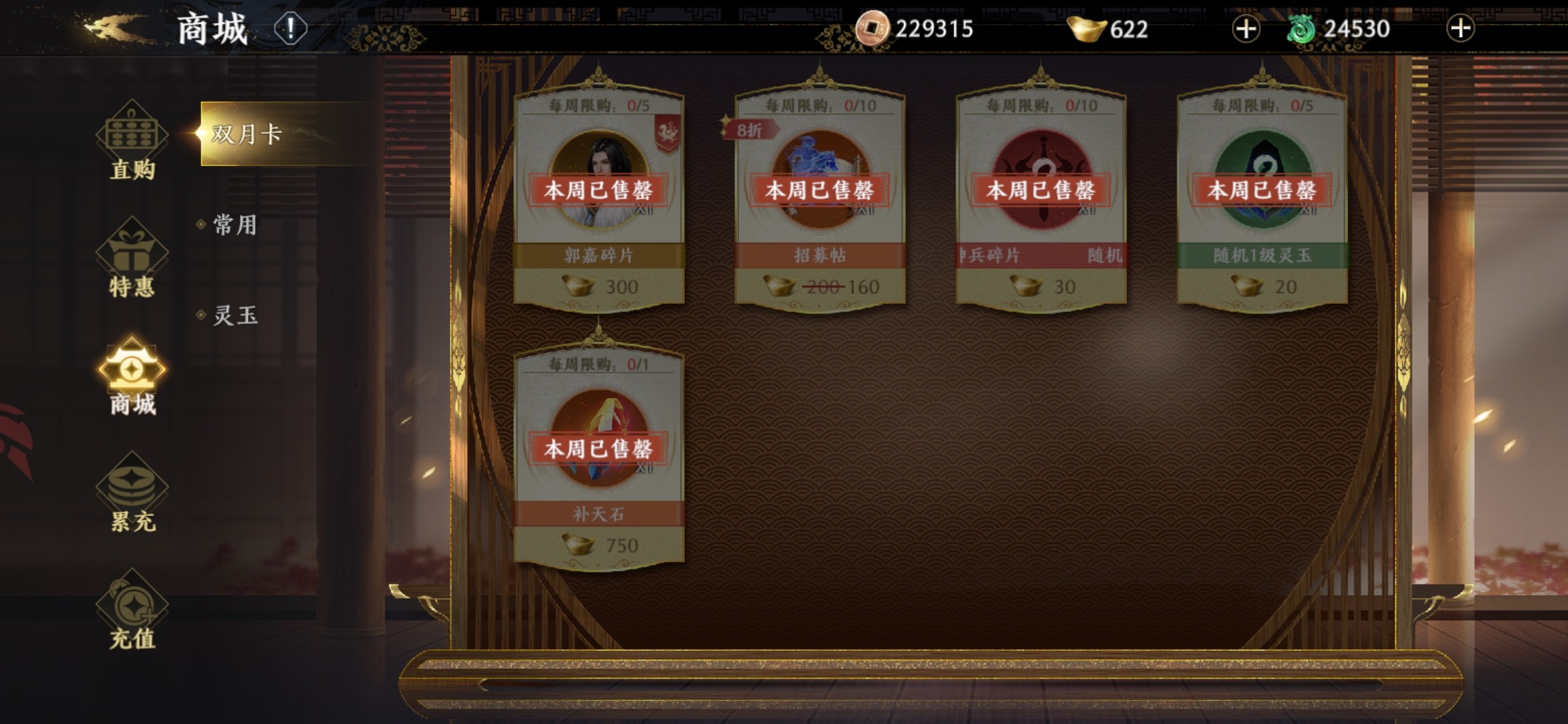1568x724 pixels.
Task: Open the shop info exclamation icon
Action: tap(290, 29)
